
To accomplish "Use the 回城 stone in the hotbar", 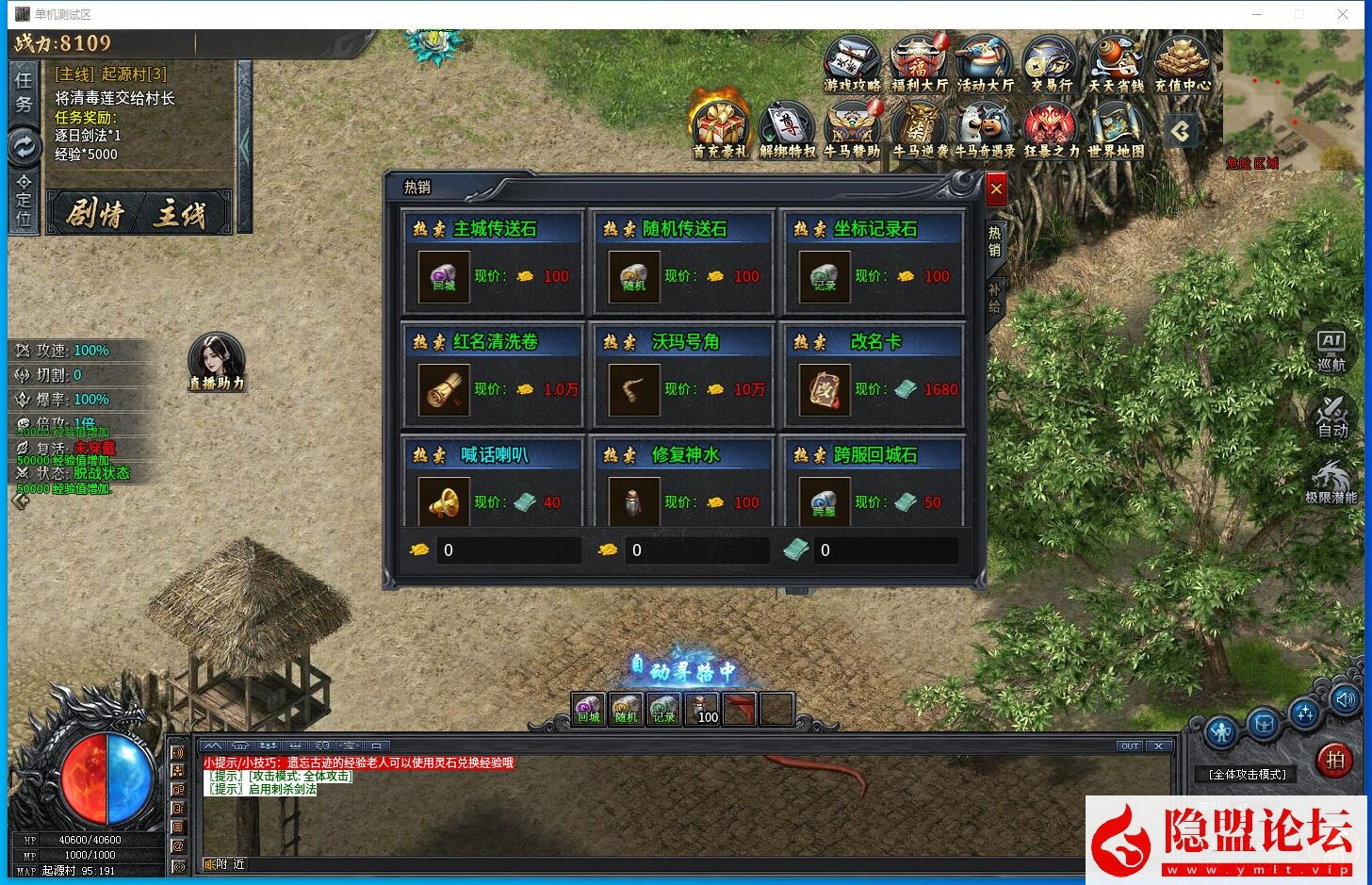I will (x=589, y=709).
